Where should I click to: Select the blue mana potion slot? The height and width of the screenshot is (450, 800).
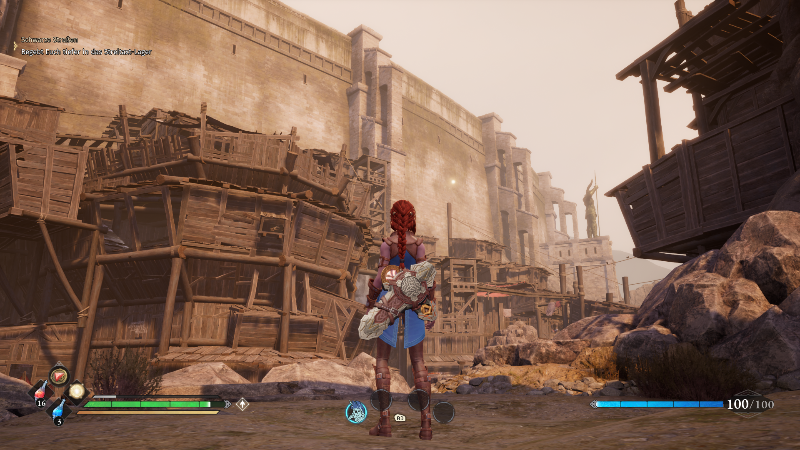click(58, 408)
